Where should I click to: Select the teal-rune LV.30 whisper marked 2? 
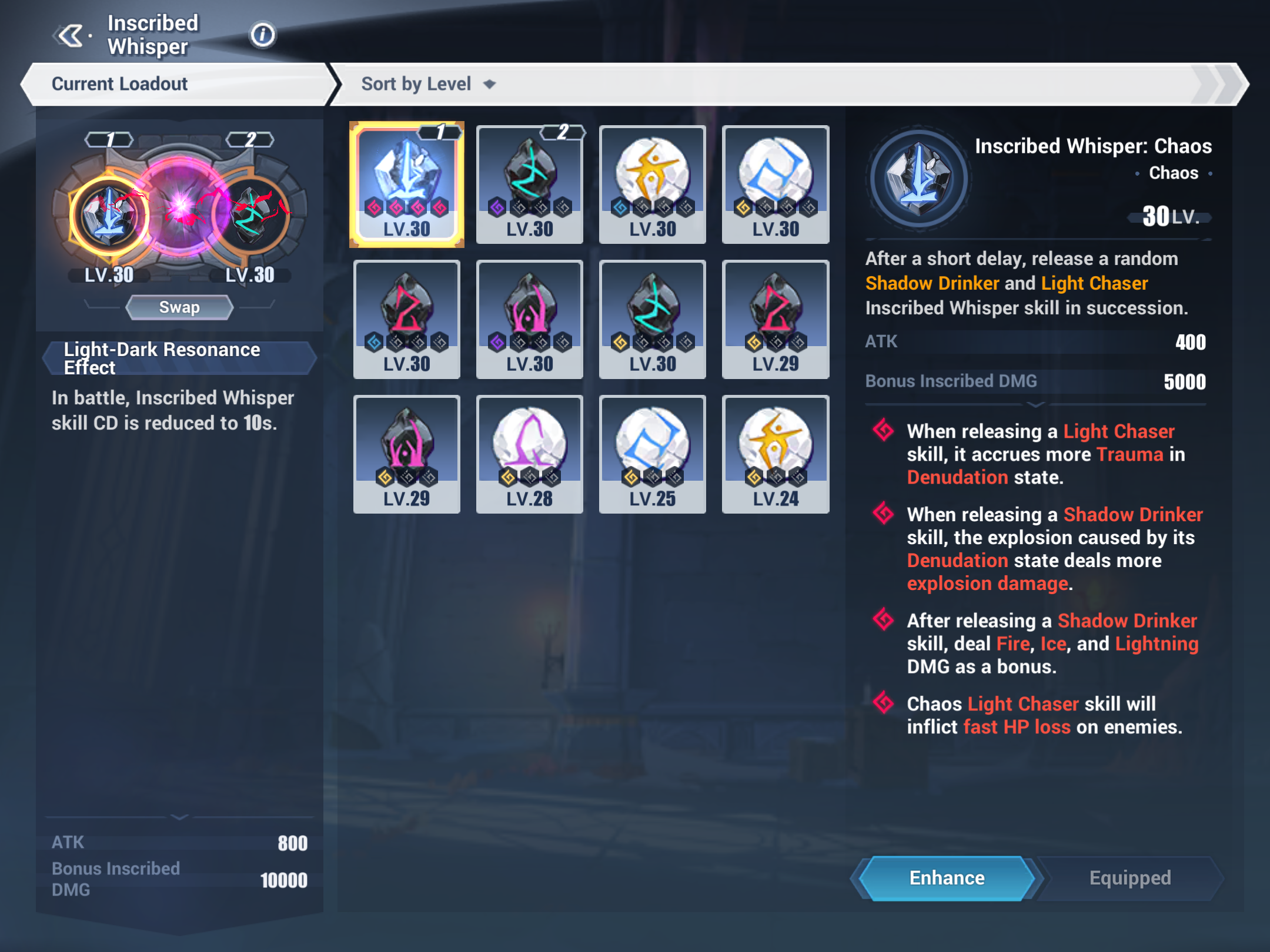point(529,182)
